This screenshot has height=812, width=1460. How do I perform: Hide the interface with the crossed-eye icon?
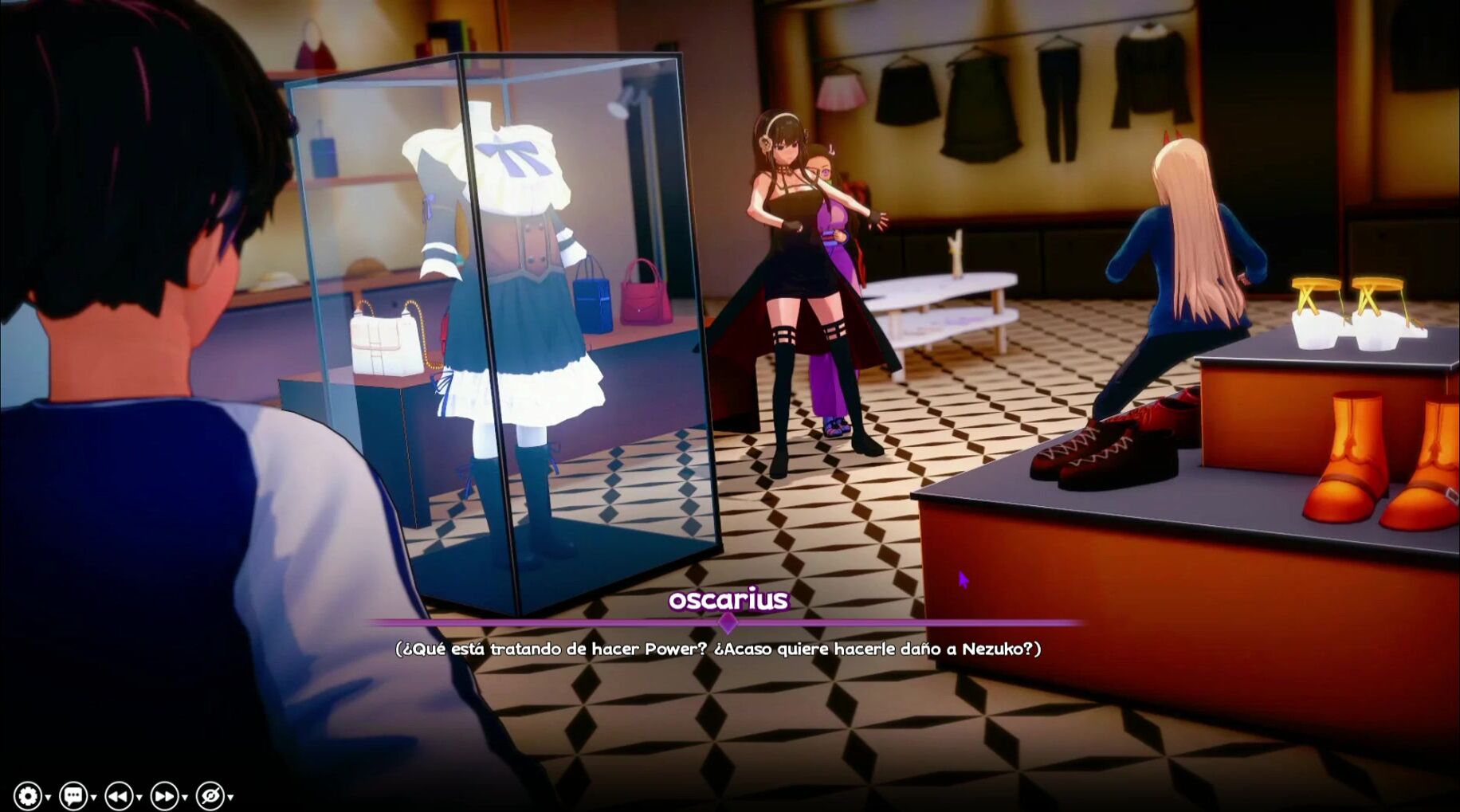pos(210,795)
